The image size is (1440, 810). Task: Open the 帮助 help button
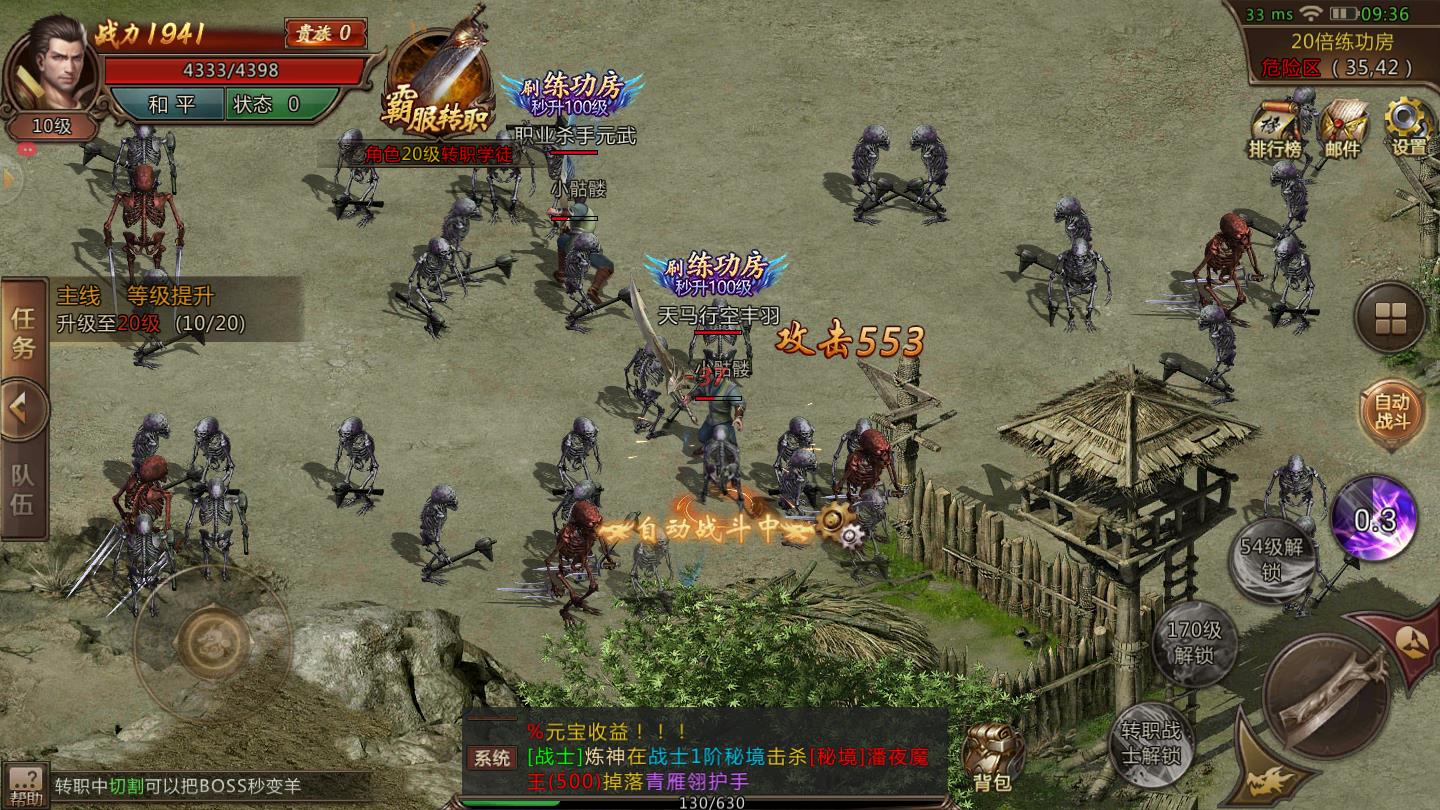point(25,787)
